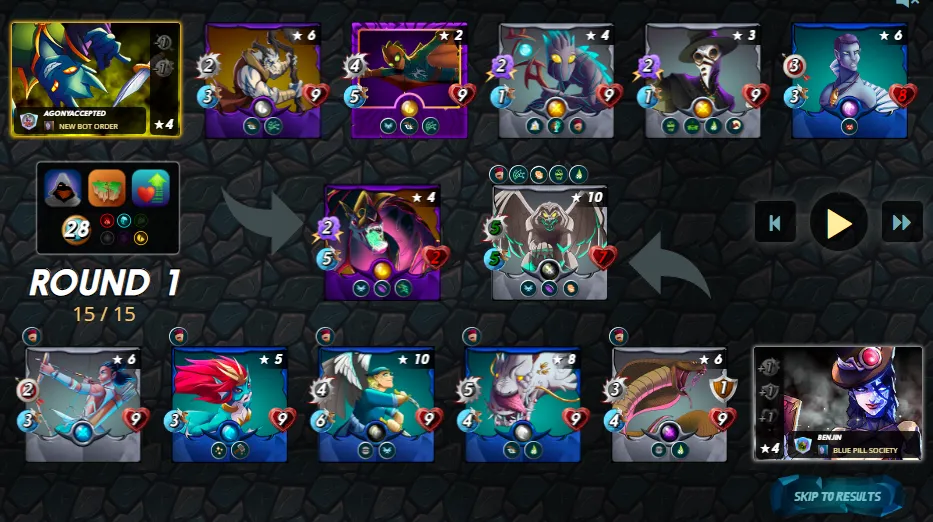
Task: Select the Benjin summoner card
Action: pyautogui.click(x=838, y=403)
